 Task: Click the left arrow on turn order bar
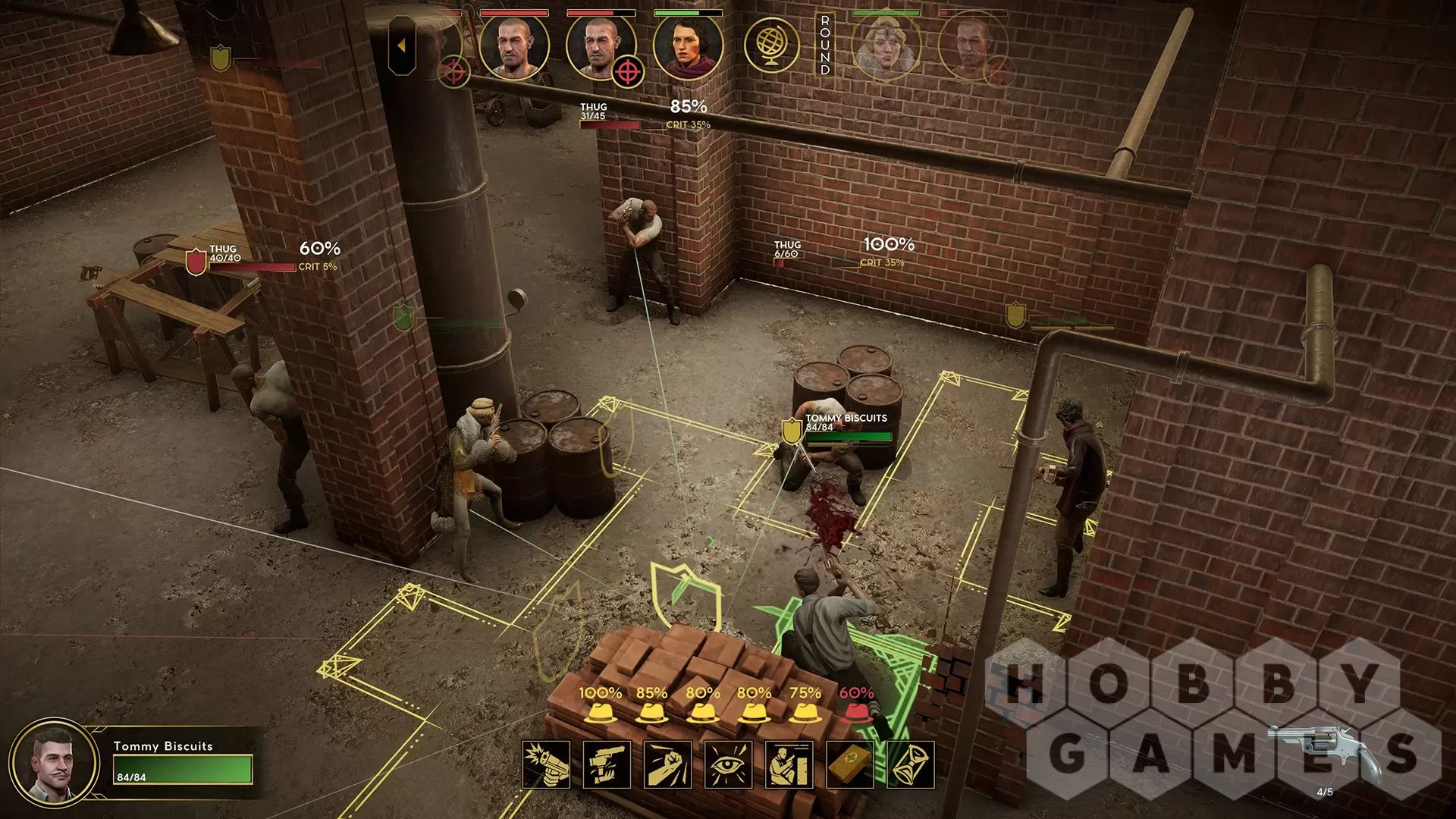[402, 45]
